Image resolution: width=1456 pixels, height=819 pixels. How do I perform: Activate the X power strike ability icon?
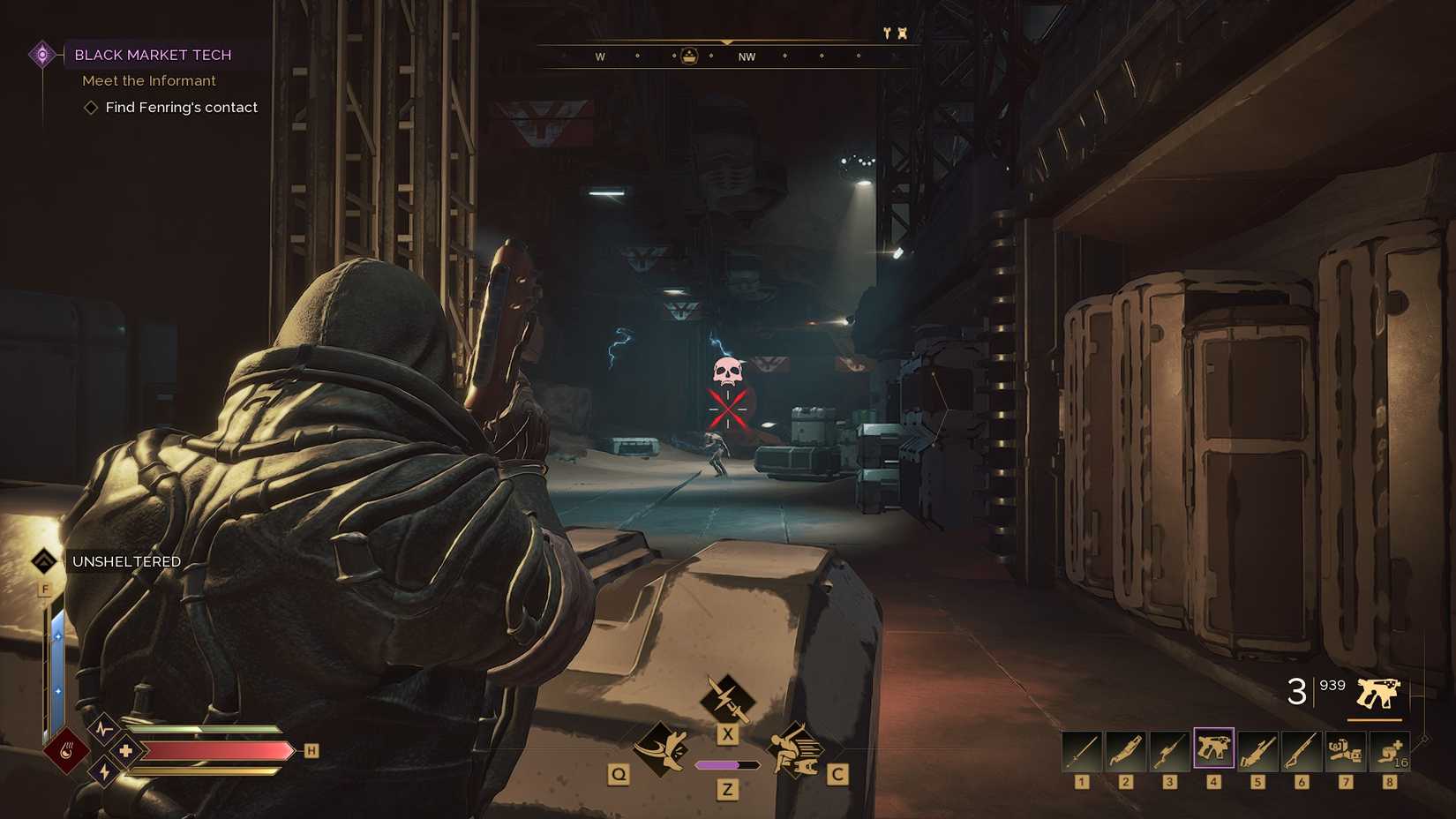pos(727,702)
